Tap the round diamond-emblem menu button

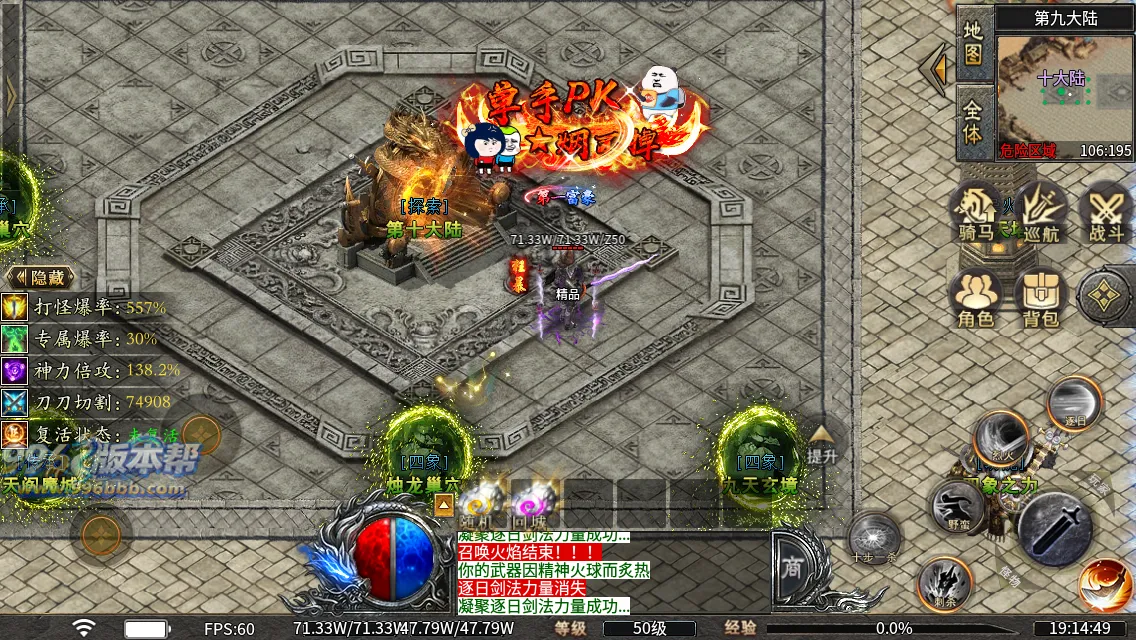[1104, 297]
